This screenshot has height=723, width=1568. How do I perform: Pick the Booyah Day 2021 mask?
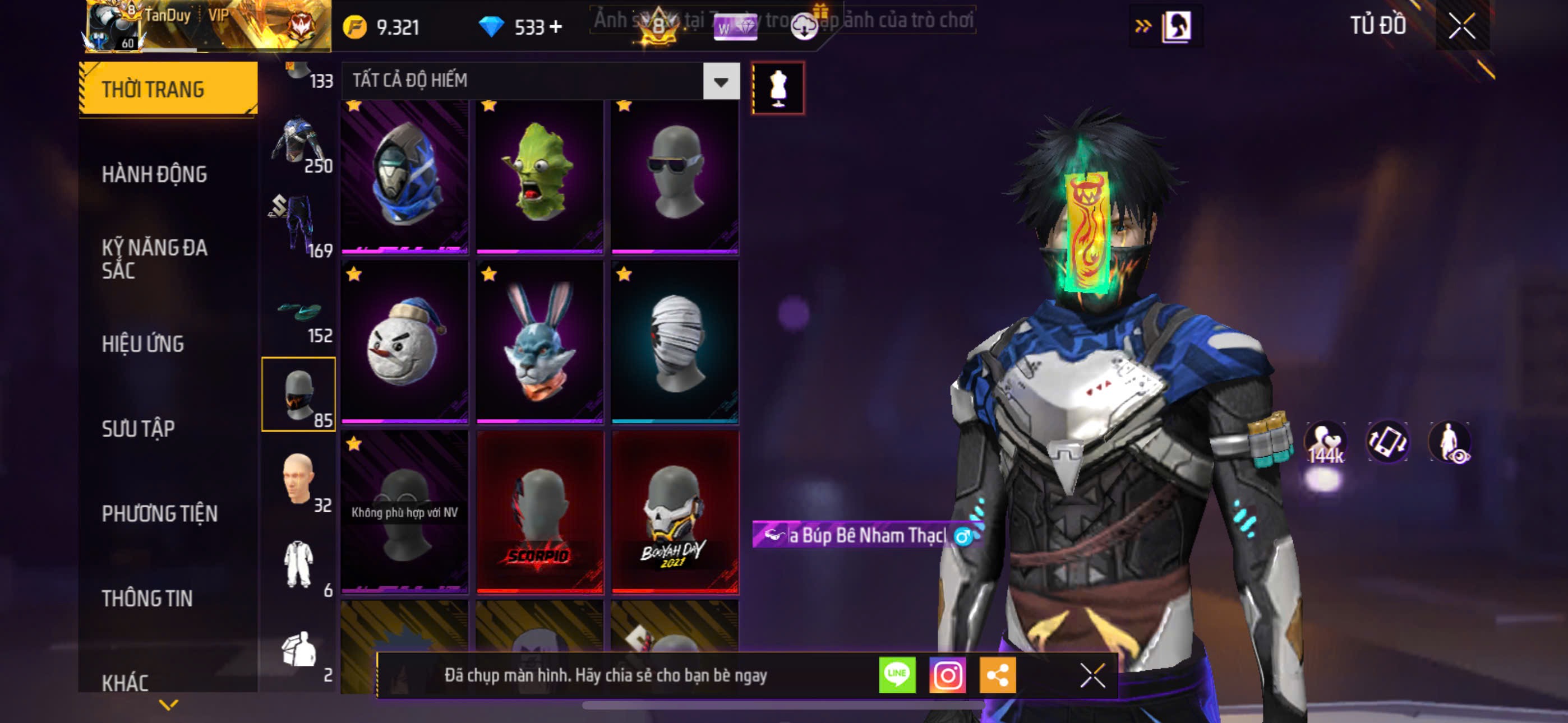(x=675, y=512)
